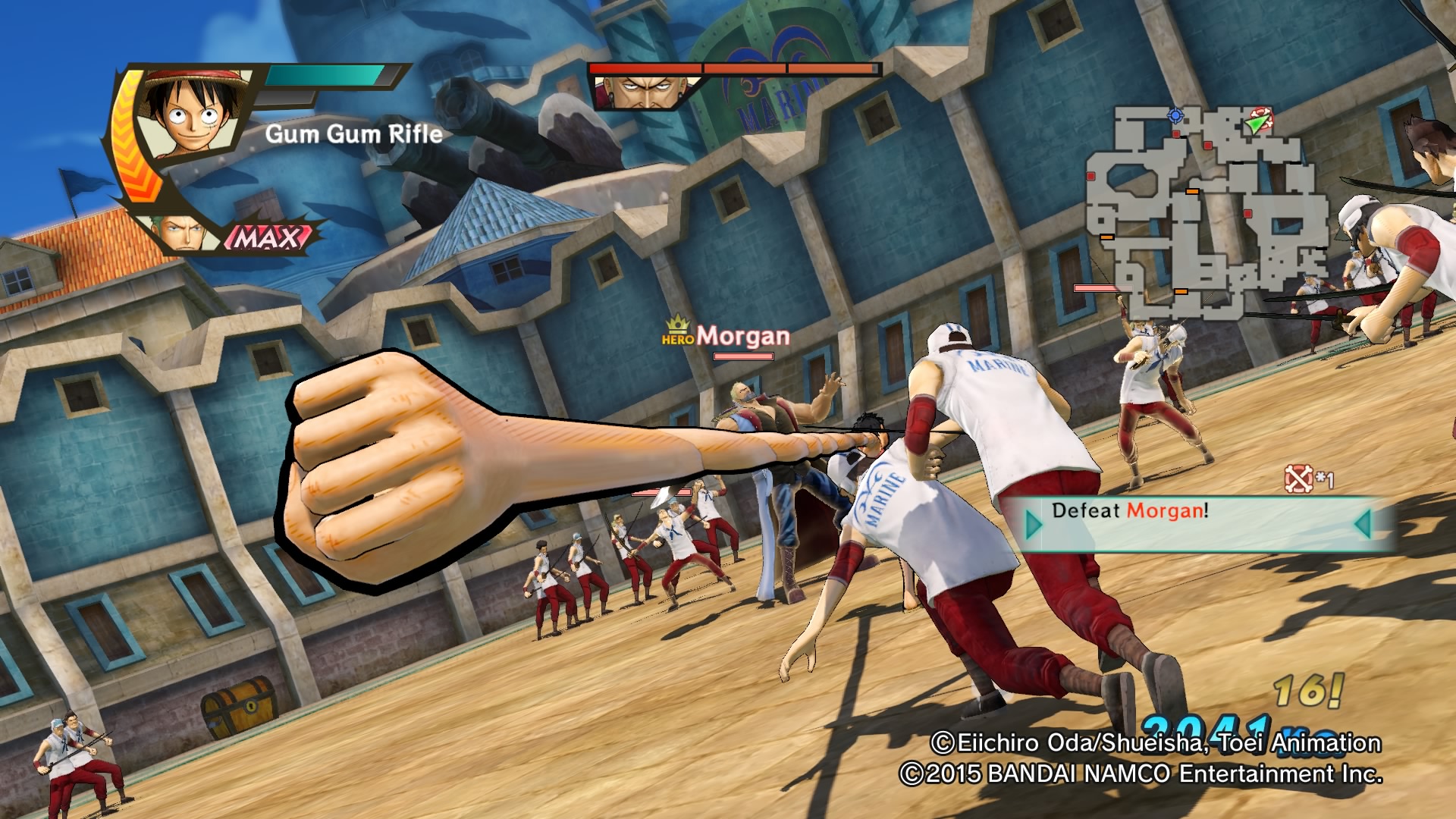Click an orange capture-point marker on the minimap
1456x819 pixels.
click(1192, 191)
